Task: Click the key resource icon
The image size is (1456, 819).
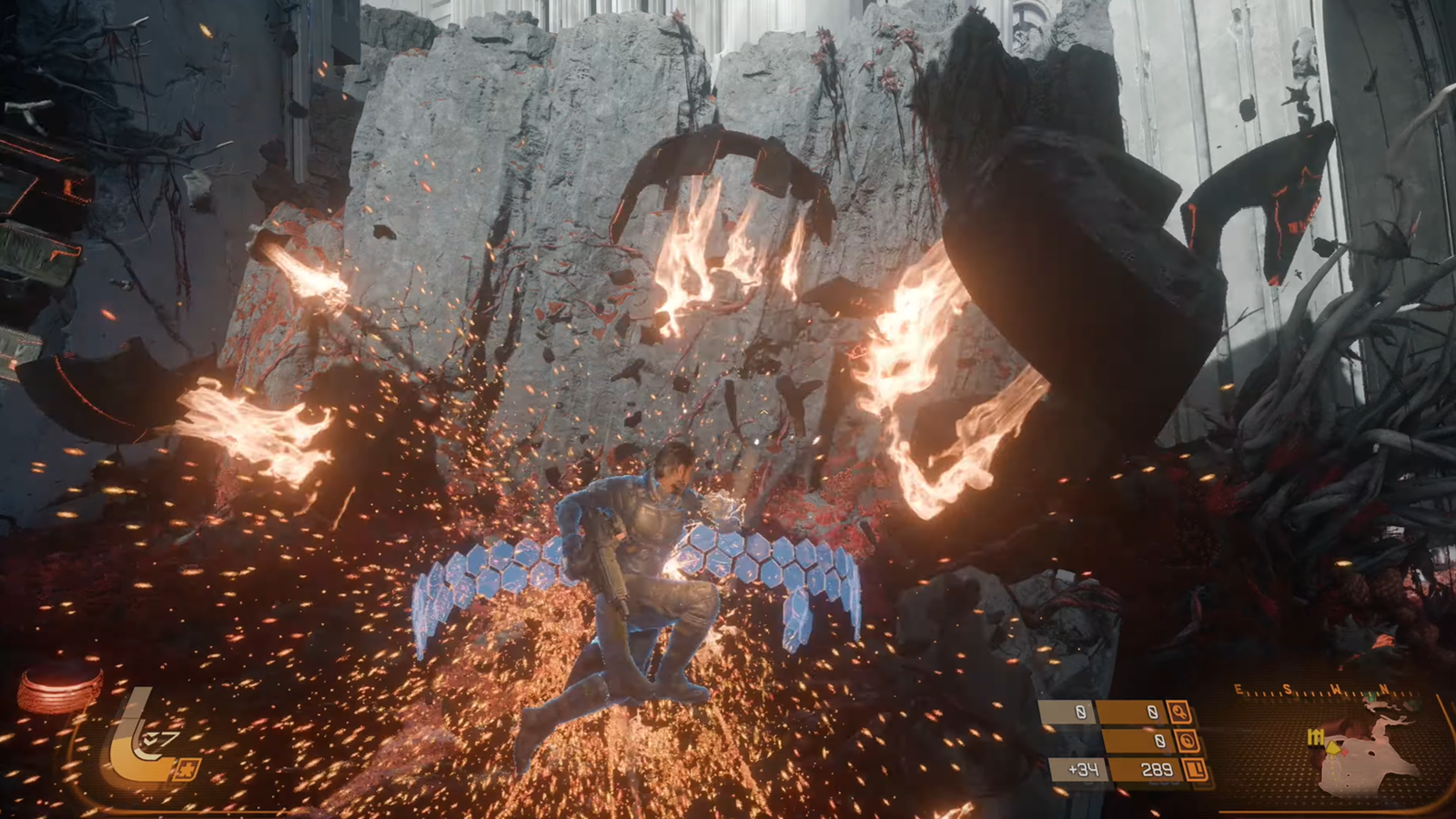Action: 1179,713
